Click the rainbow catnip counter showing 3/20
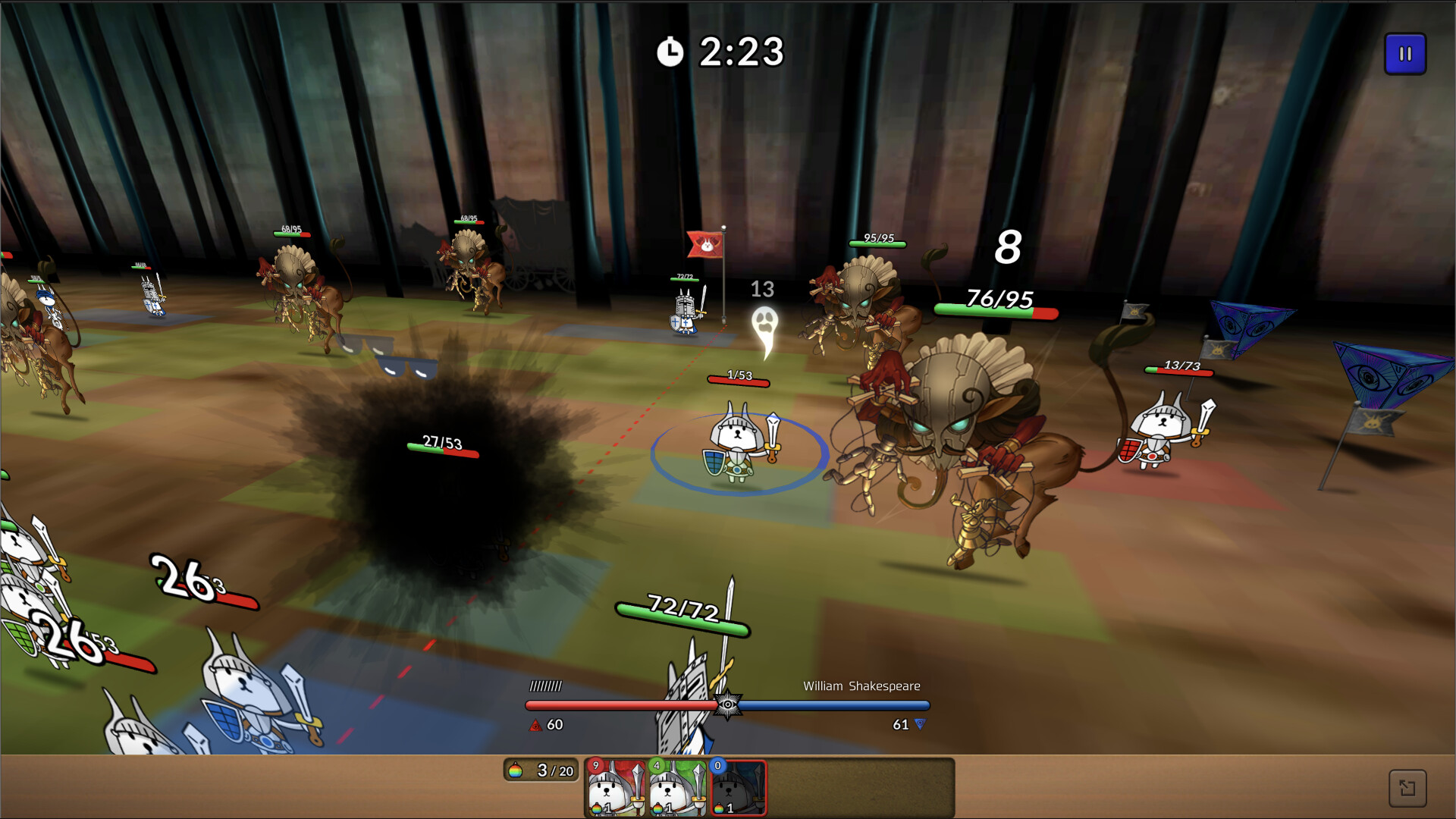 coord(541,770)
